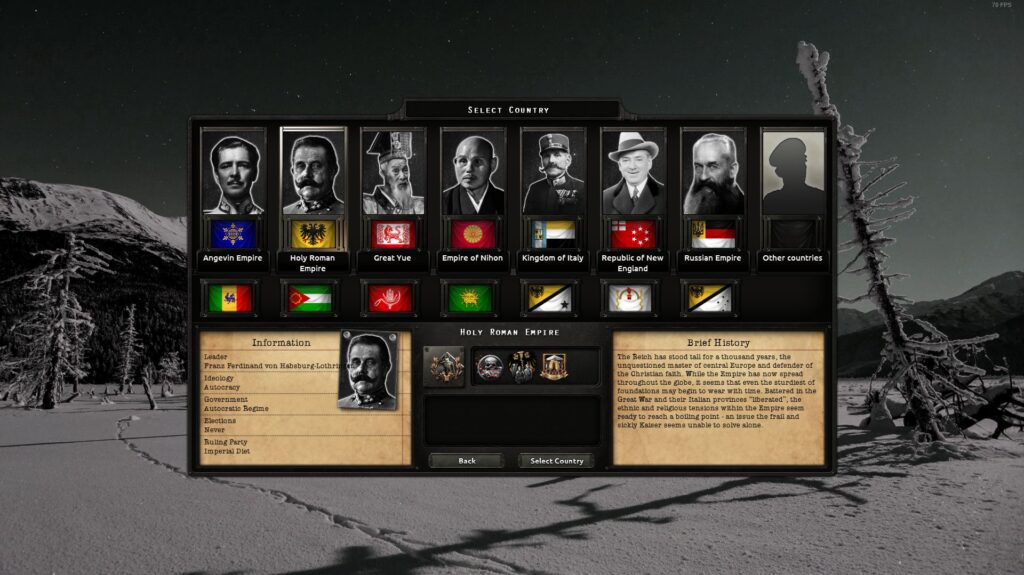
Task: Open the Other countries option
Action: (793, 177)
